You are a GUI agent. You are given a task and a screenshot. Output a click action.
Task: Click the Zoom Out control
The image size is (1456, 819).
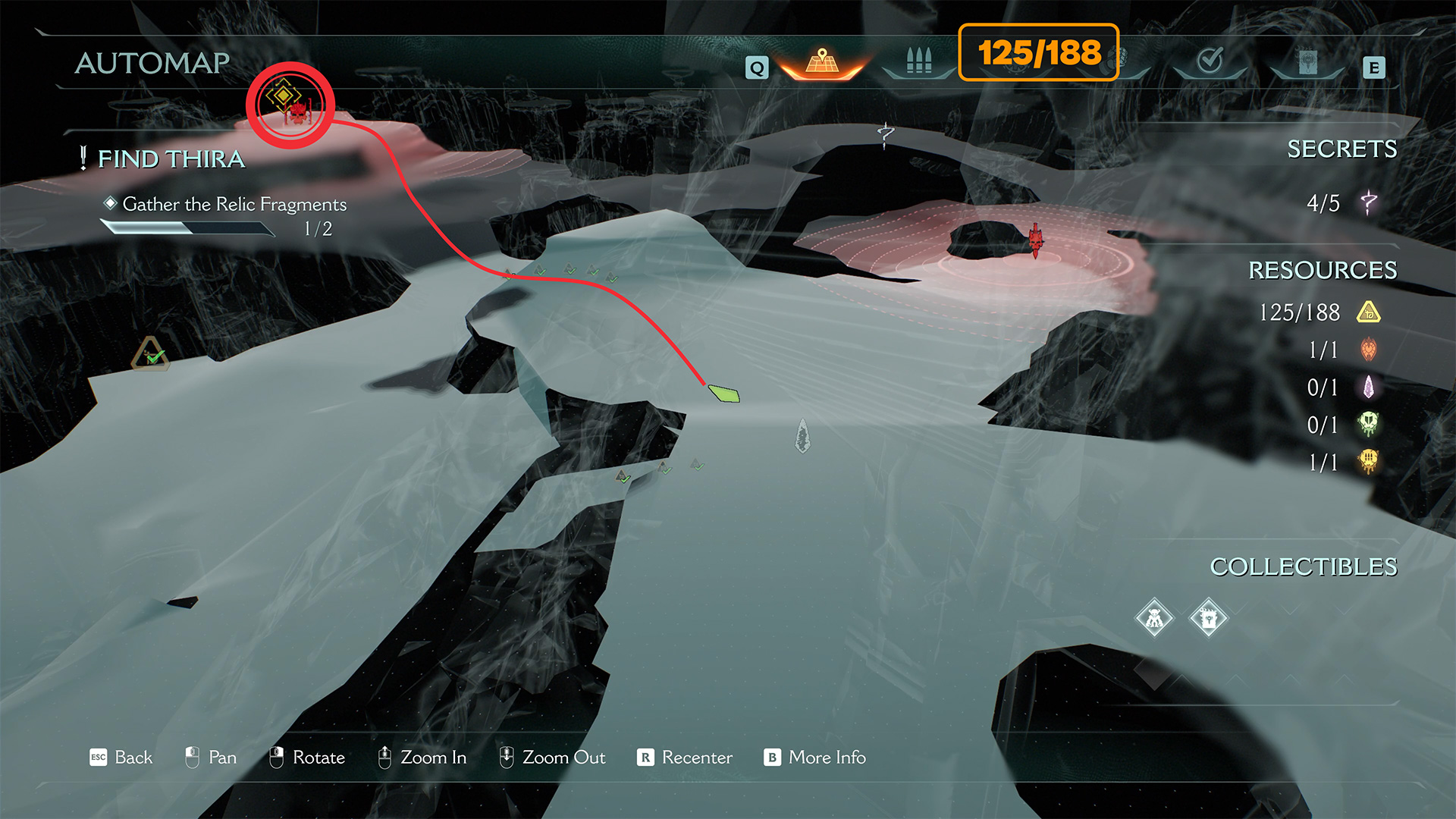coord(552,758)
